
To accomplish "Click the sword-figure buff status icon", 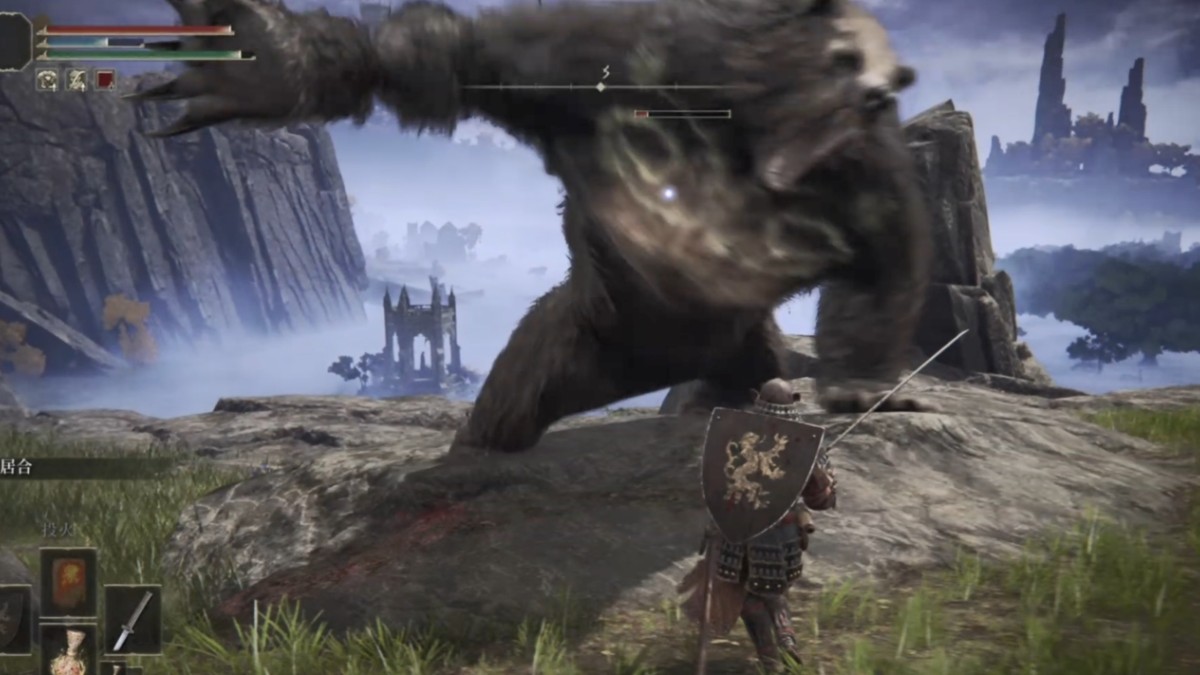I will point(76,80).
